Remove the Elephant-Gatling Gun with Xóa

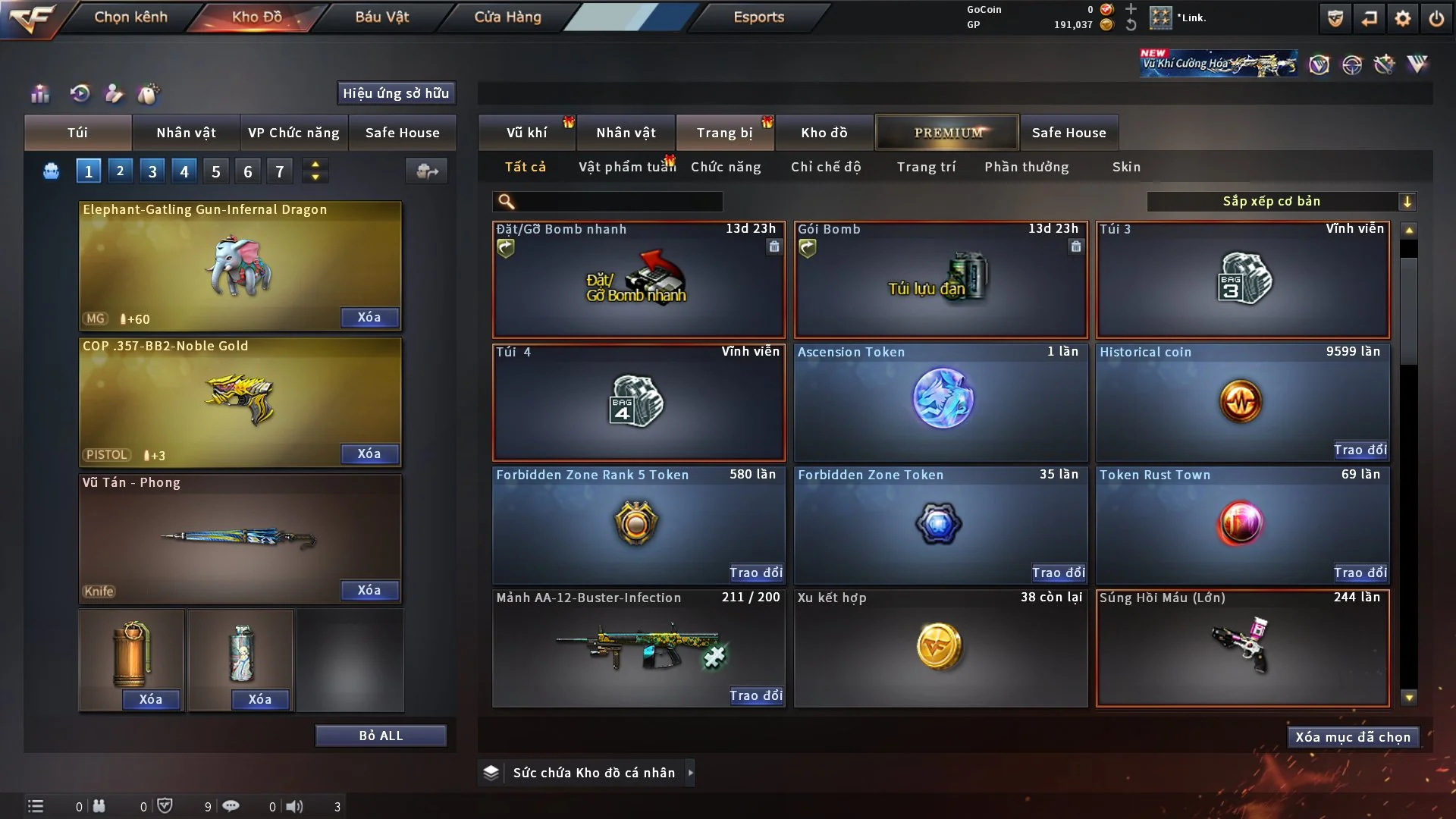pos(369,317)
